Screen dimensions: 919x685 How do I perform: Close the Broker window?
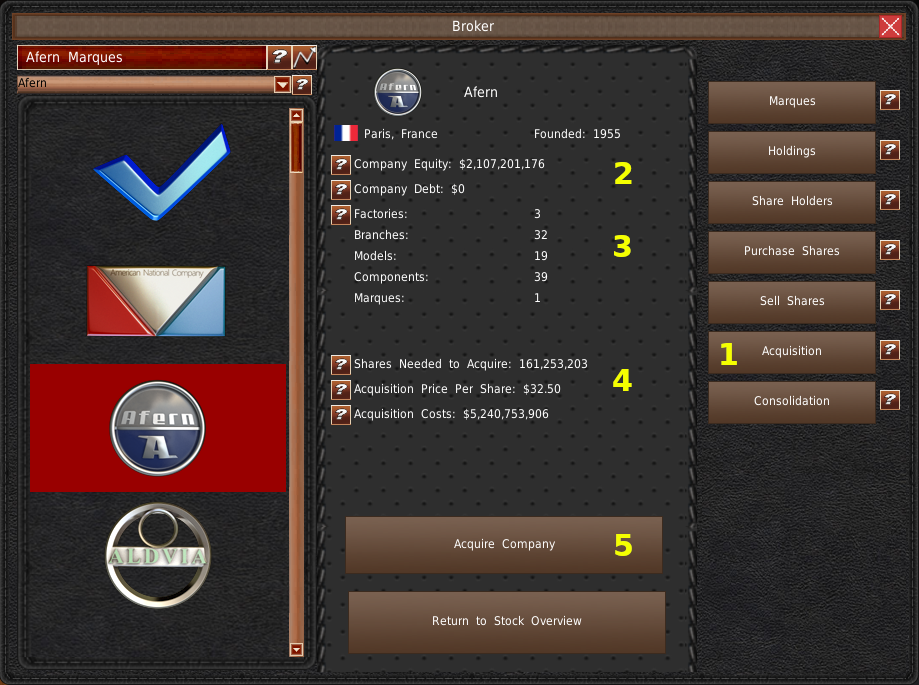click(890, 27)
